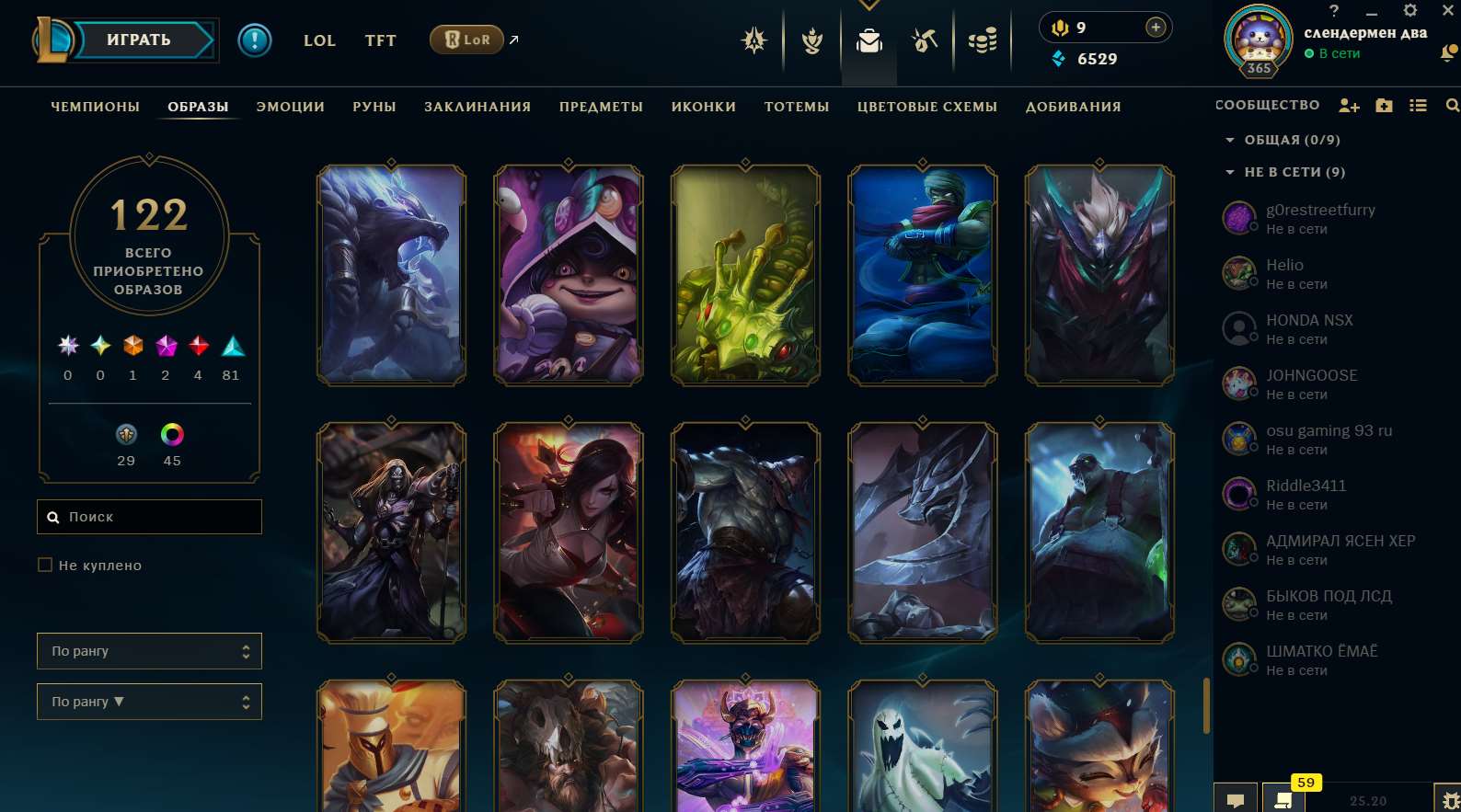1461x812 pixels.
Task: Open the friend search magnifier icon
Action: [x=1452, y=106]
